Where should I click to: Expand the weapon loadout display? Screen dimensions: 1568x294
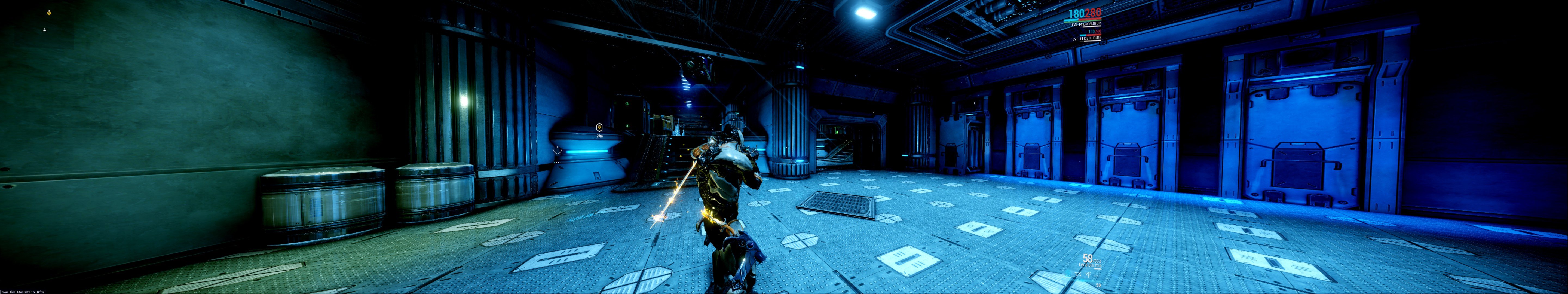point(1091,265)
